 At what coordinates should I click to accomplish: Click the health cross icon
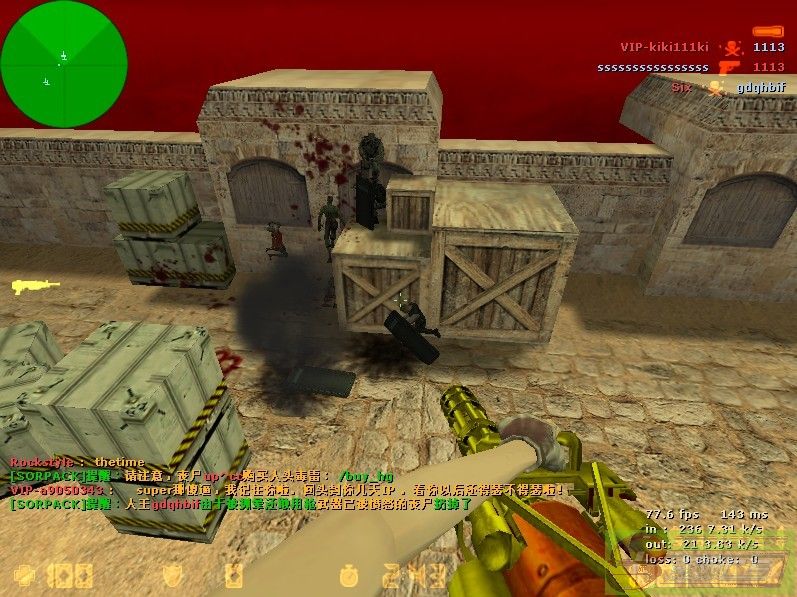coord(24,575)
